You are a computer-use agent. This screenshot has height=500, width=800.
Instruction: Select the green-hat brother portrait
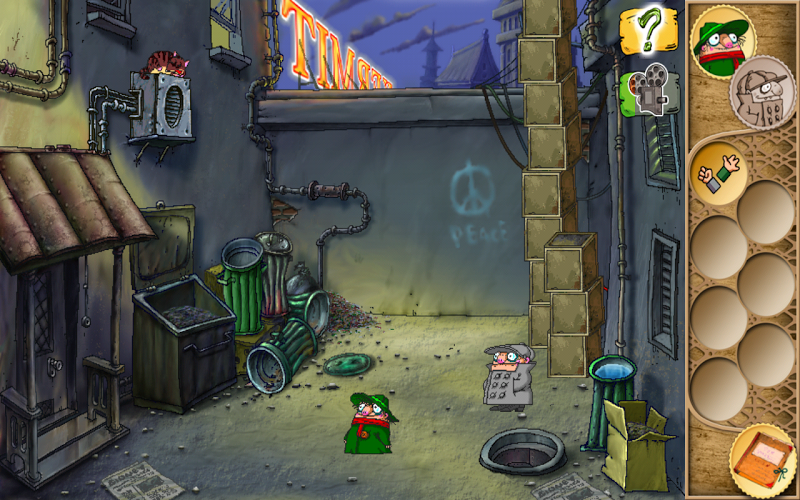coord(723,38)
